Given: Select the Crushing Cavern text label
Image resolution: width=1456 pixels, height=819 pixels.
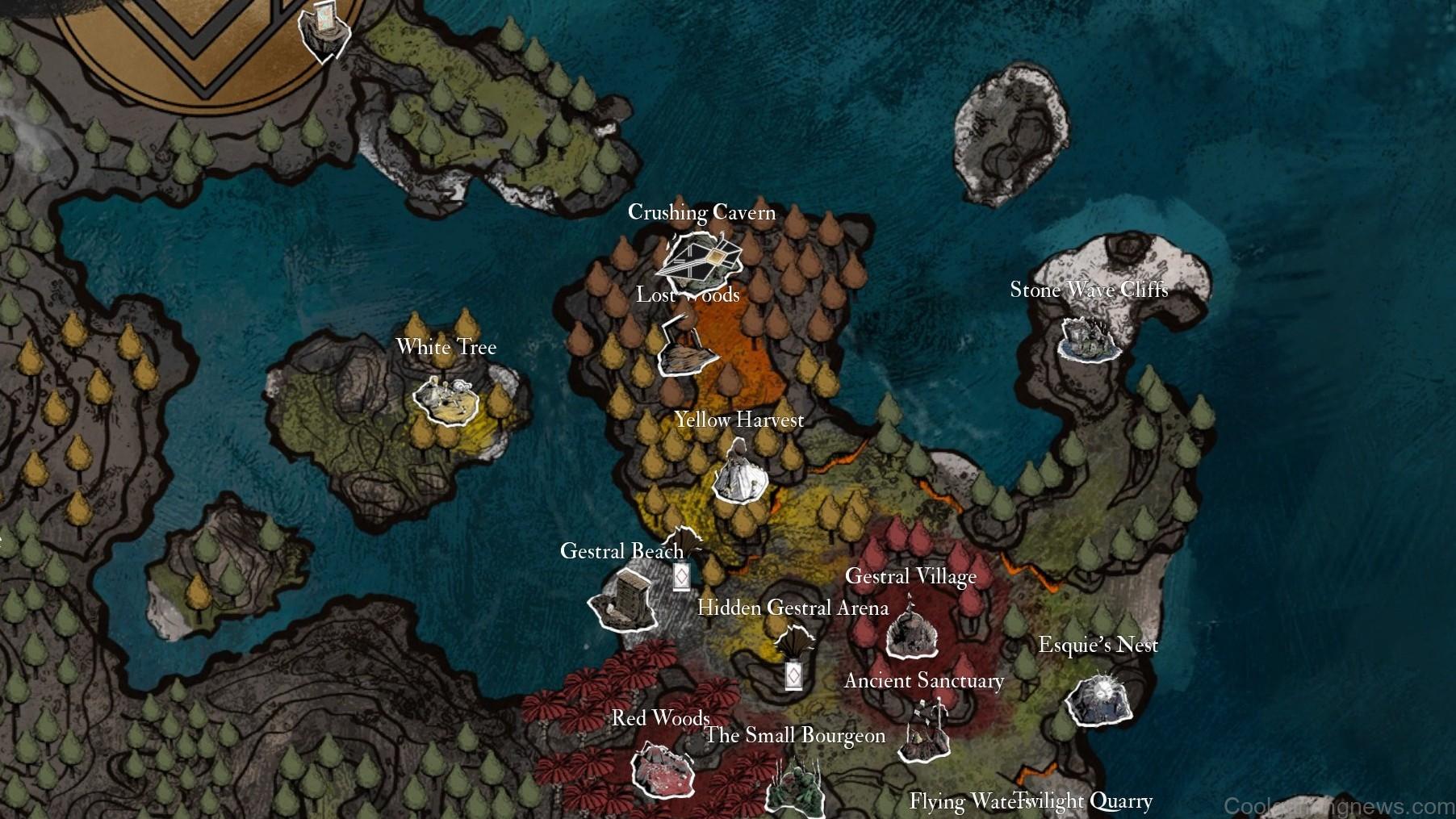Looking at the screenshot, I should (702, 212).
